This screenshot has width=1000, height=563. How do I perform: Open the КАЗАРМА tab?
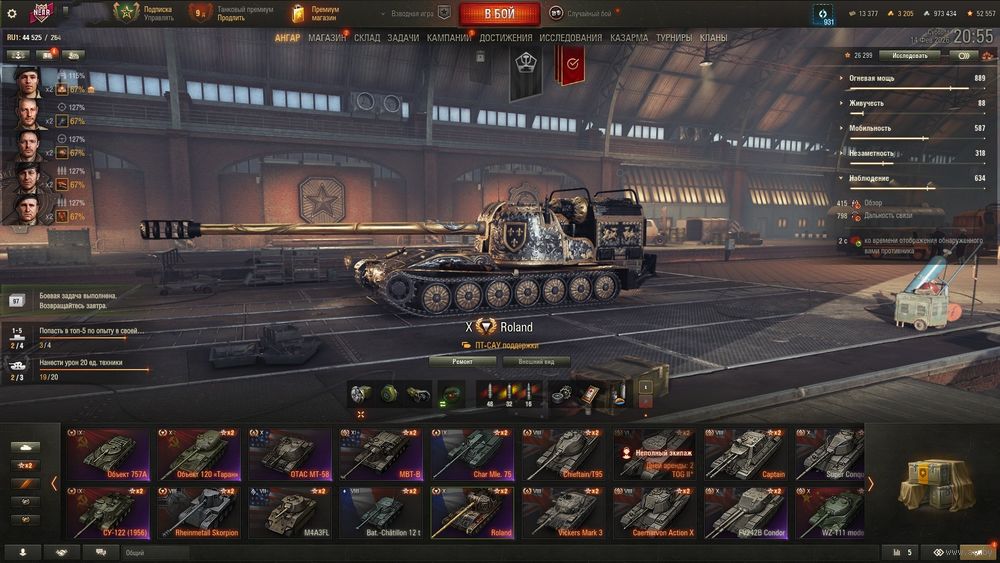[629, 38]
